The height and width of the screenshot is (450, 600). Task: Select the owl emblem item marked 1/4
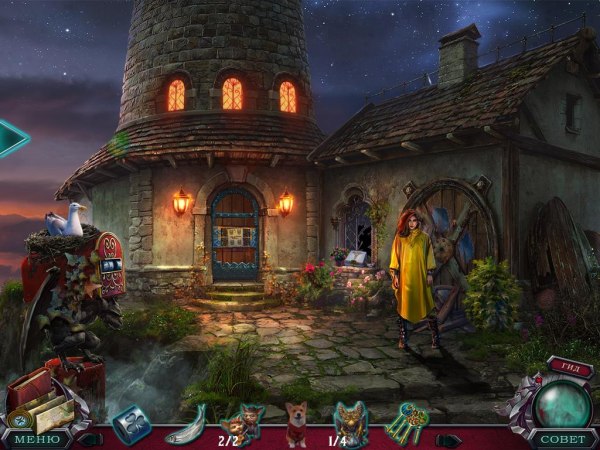(350, 422)
